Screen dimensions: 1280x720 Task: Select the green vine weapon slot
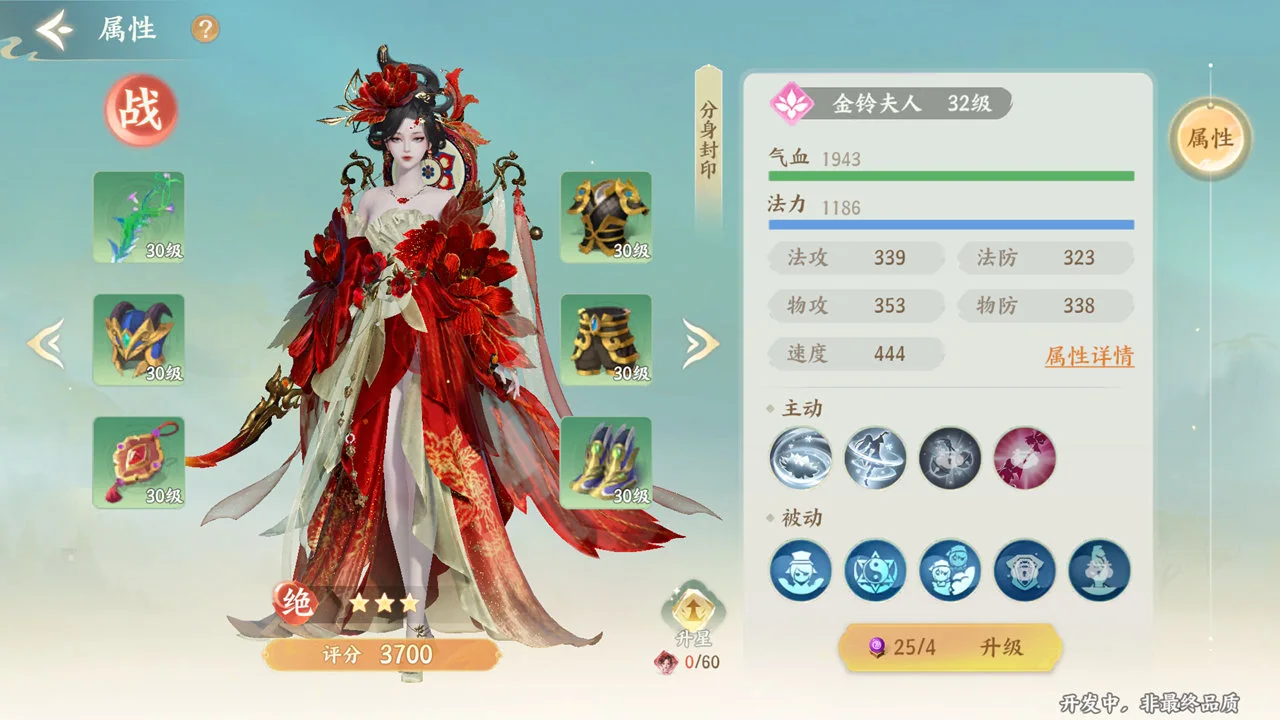pos(139,217)
